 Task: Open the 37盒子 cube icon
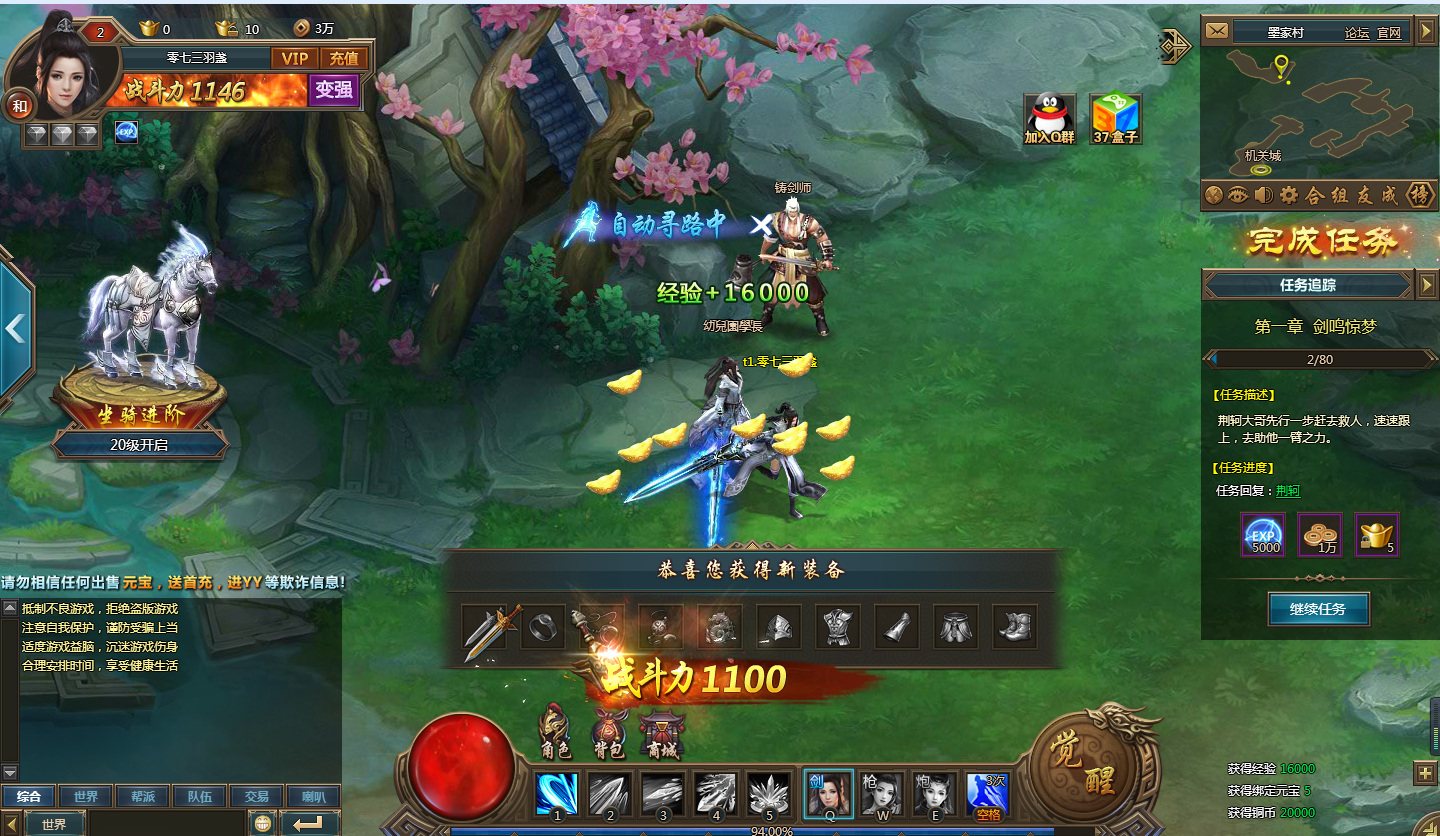tap(1115, 118)
